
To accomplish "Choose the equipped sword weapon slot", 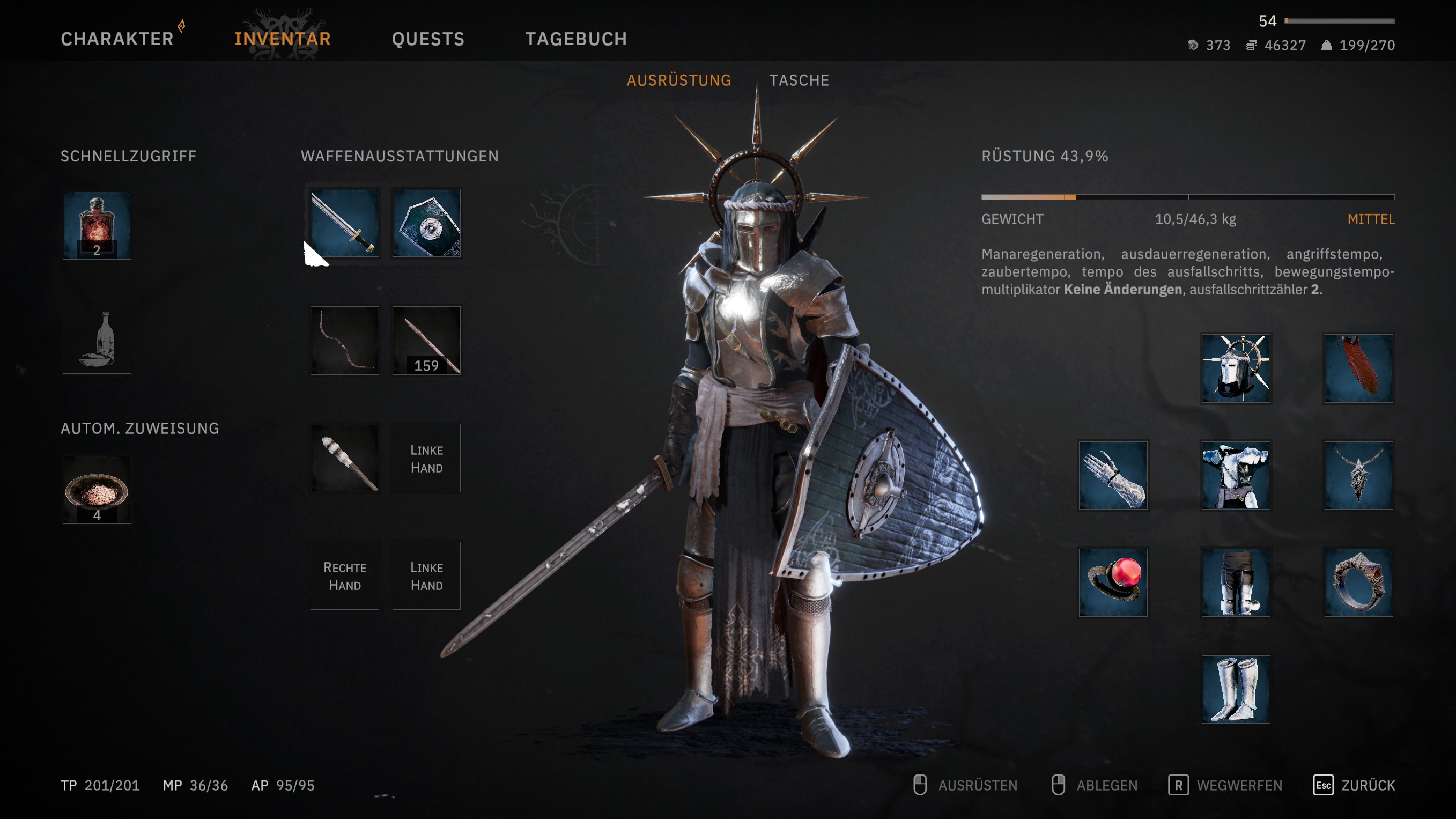I will tap(344, 223).
